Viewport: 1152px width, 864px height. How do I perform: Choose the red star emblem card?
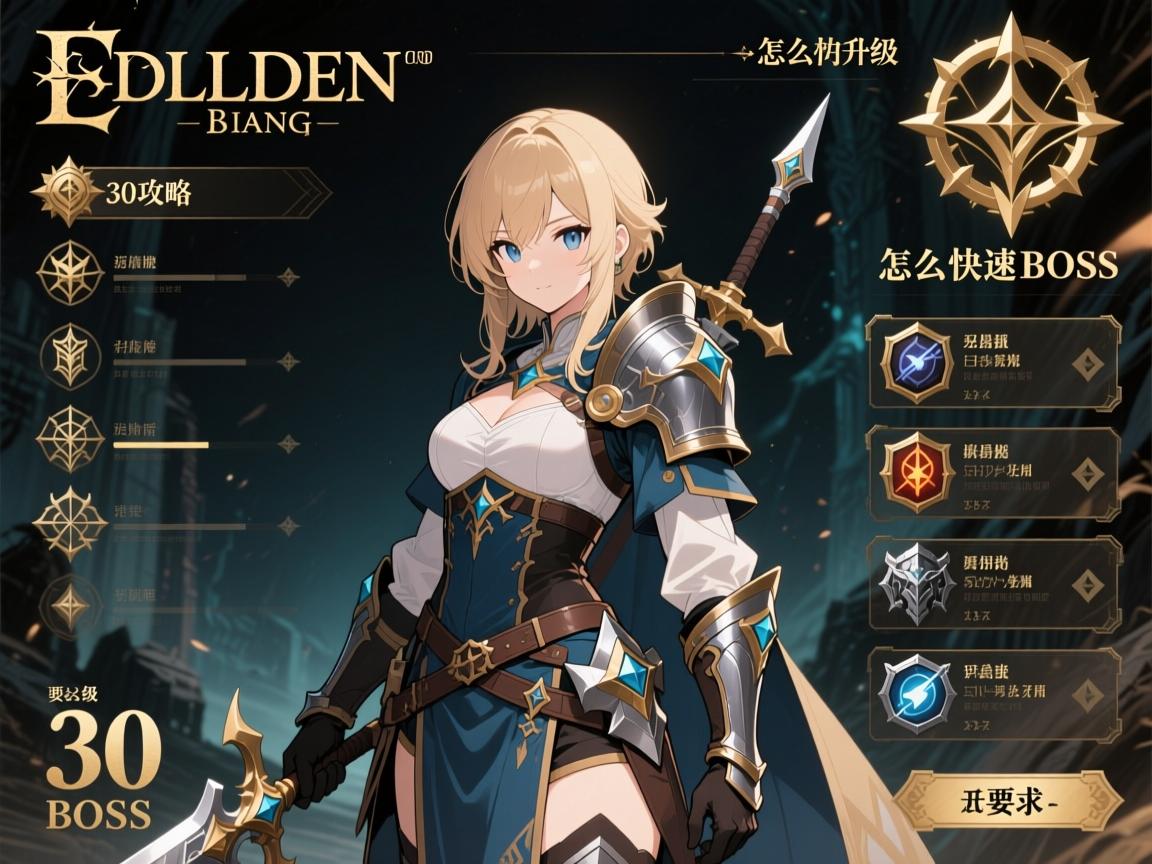tap(994, 473)
